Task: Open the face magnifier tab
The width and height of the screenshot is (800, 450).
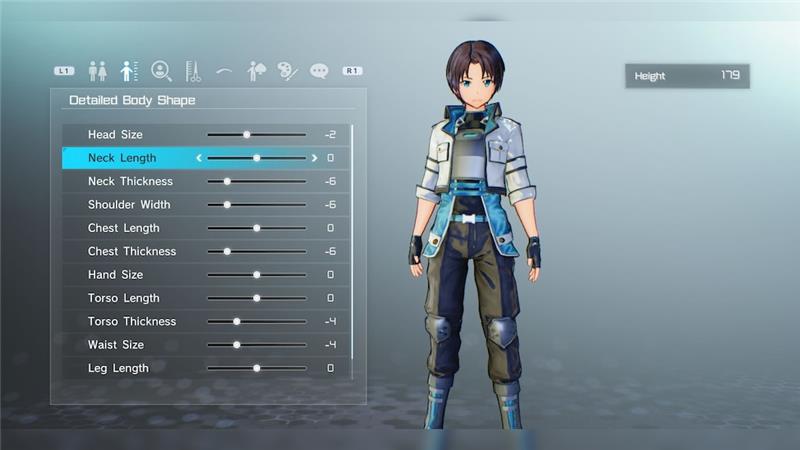Action: tap(160, 71)
